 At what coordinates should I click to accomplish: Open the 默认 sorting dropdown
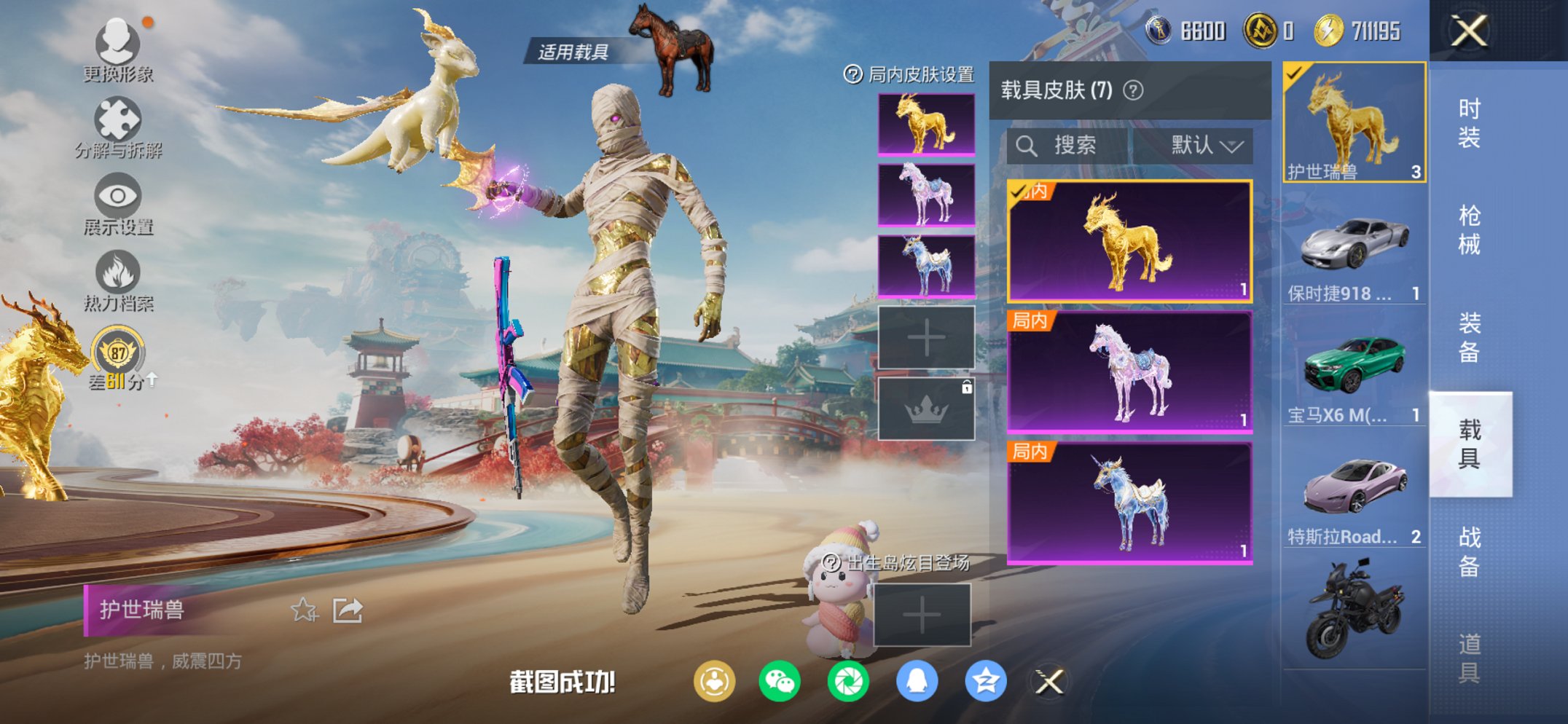coord(1205,145)
